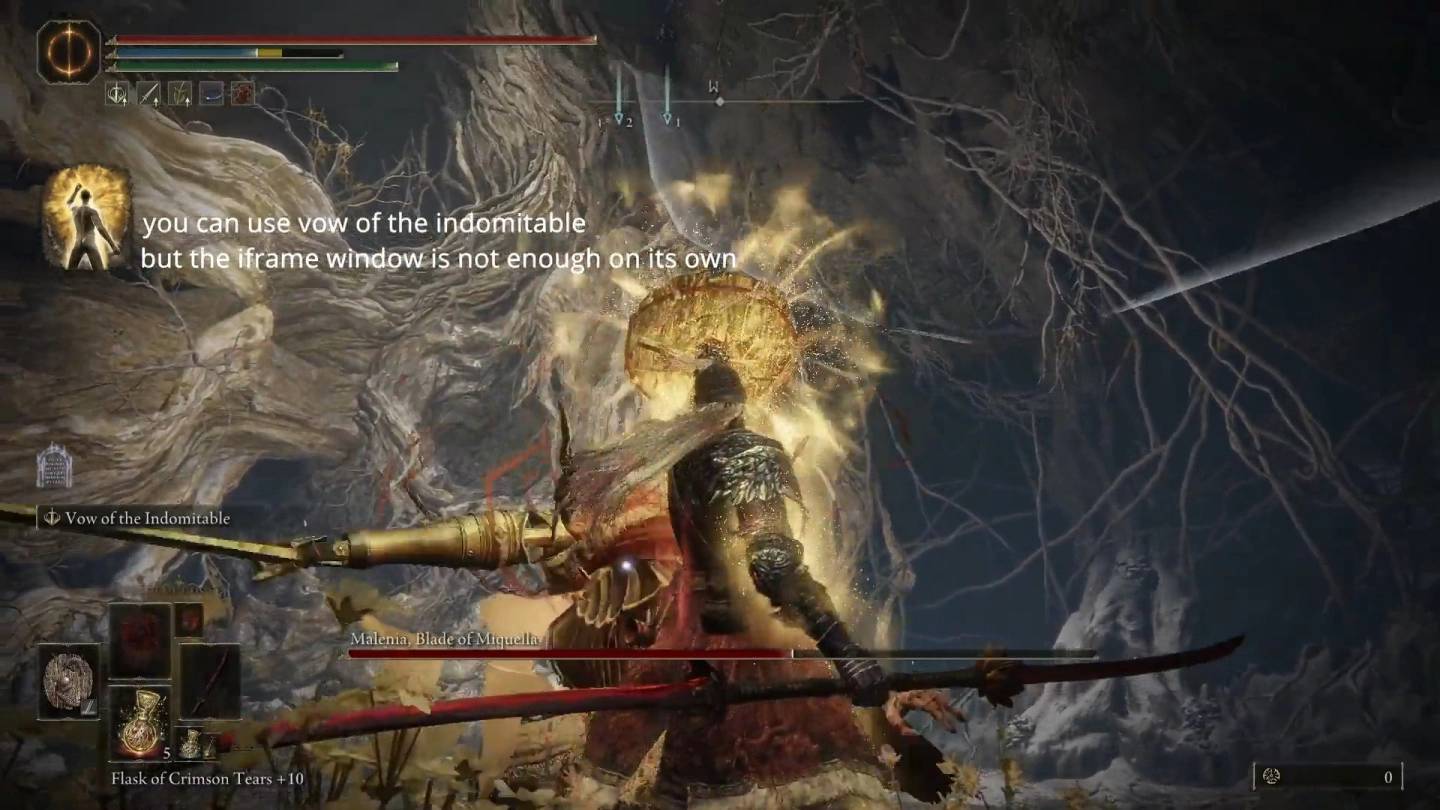Screen dimensions: 1440x810
Task: Click the summoning pool effigy icon
Action: click(54, 466)
